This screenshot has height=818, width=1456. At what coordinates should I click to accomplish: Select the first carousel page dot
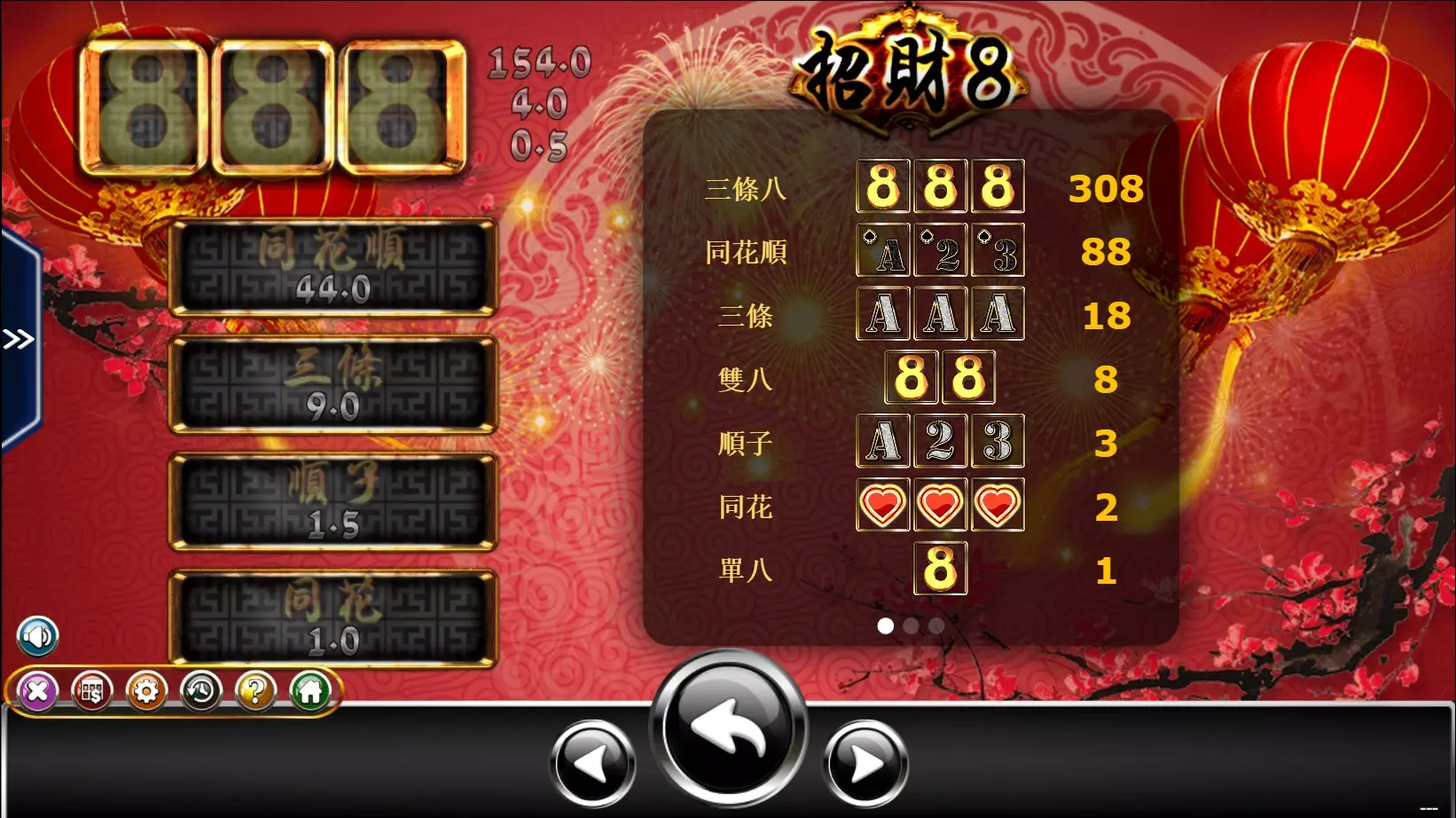[x=887, y=626]
